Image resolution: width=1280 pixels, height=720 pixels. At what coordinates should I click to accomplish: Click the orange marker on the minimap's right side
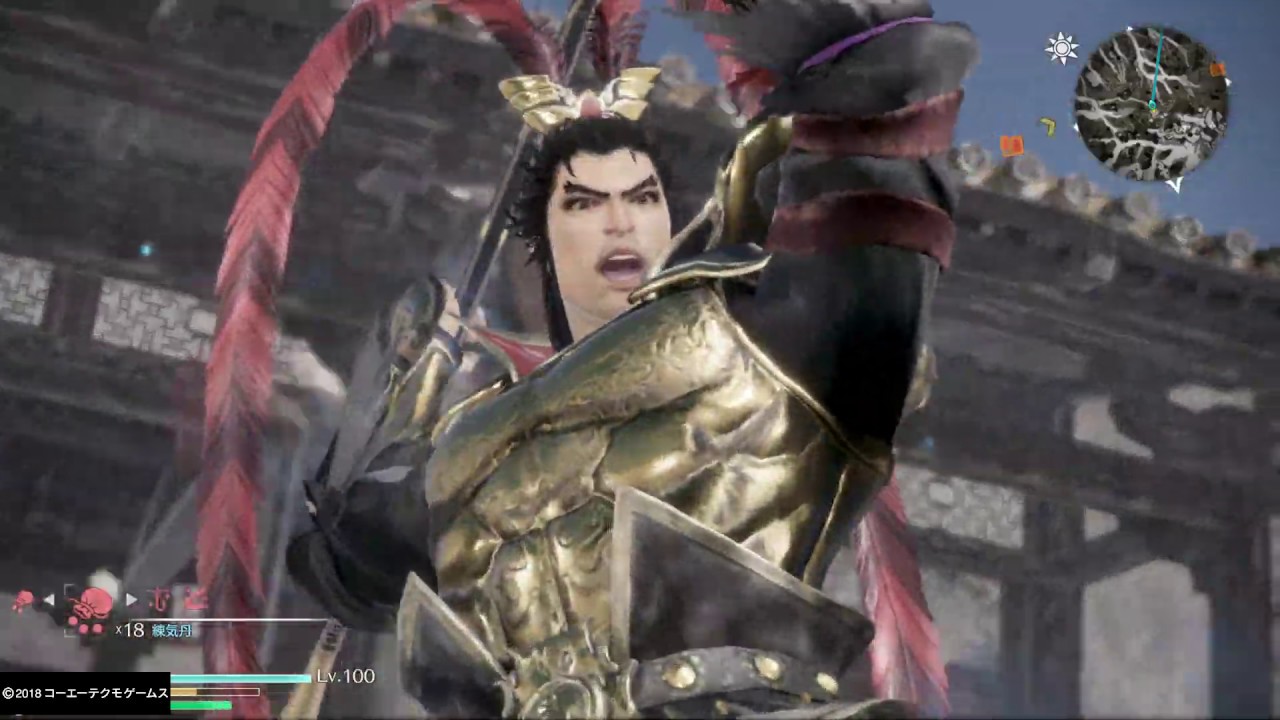1217,69
